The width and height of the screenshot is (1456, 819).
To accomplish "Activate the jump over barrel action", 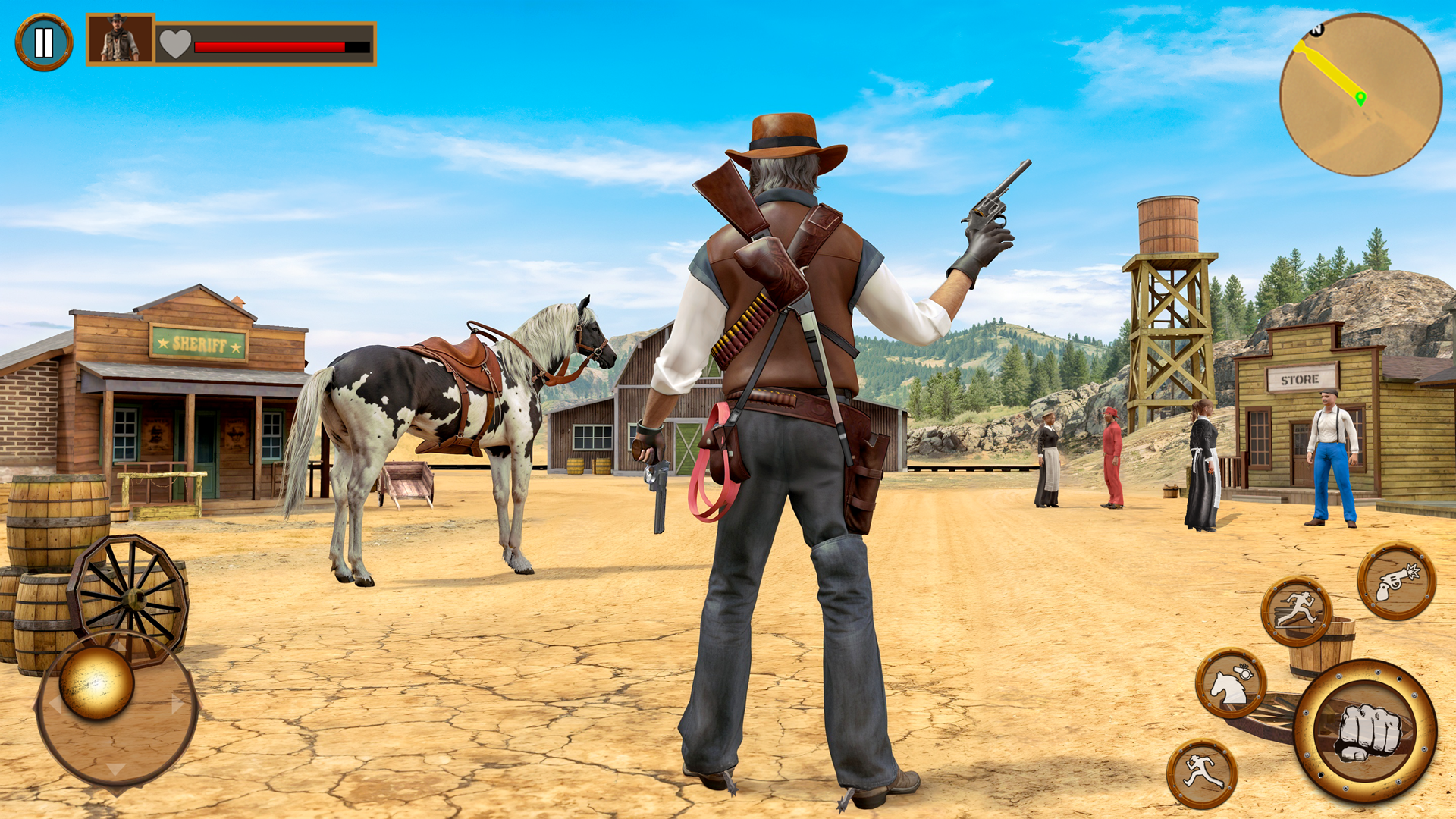I will [1297, 611].
